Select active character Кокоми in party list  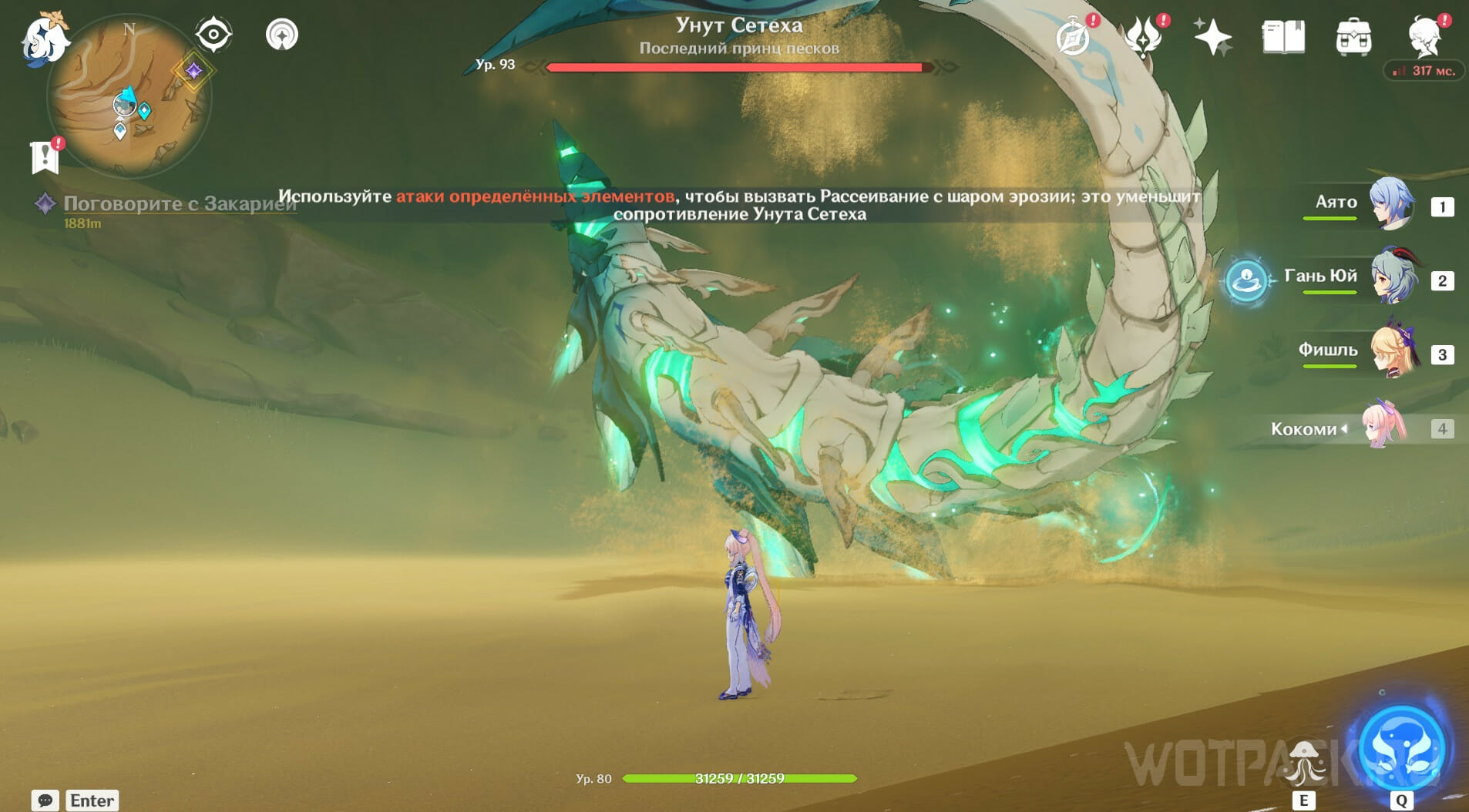[1383, 427]
